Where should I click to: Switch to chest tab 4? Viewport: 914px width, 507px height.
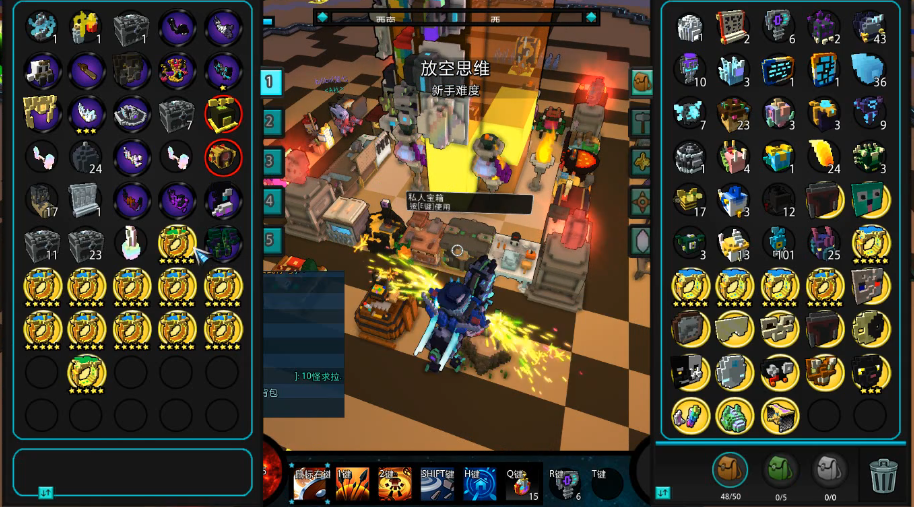(x=271, y=200)
